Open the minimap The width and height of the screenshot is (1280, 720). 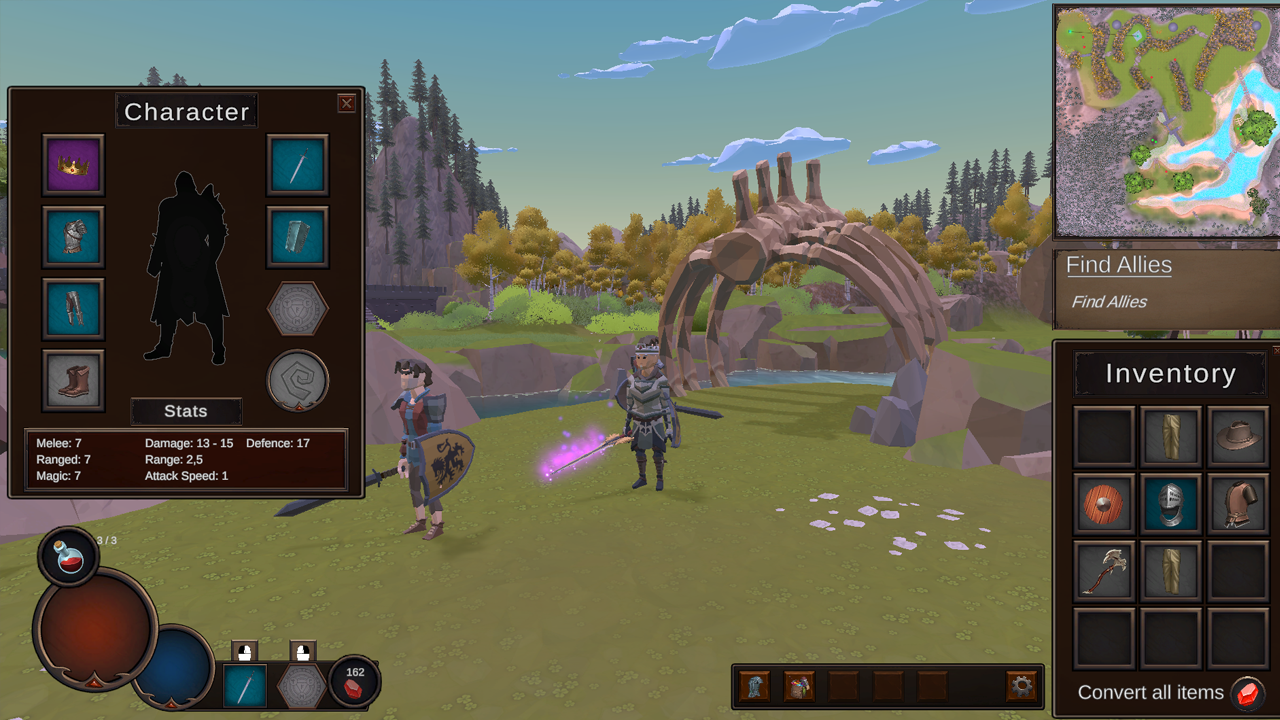(x=1166, y=121)
